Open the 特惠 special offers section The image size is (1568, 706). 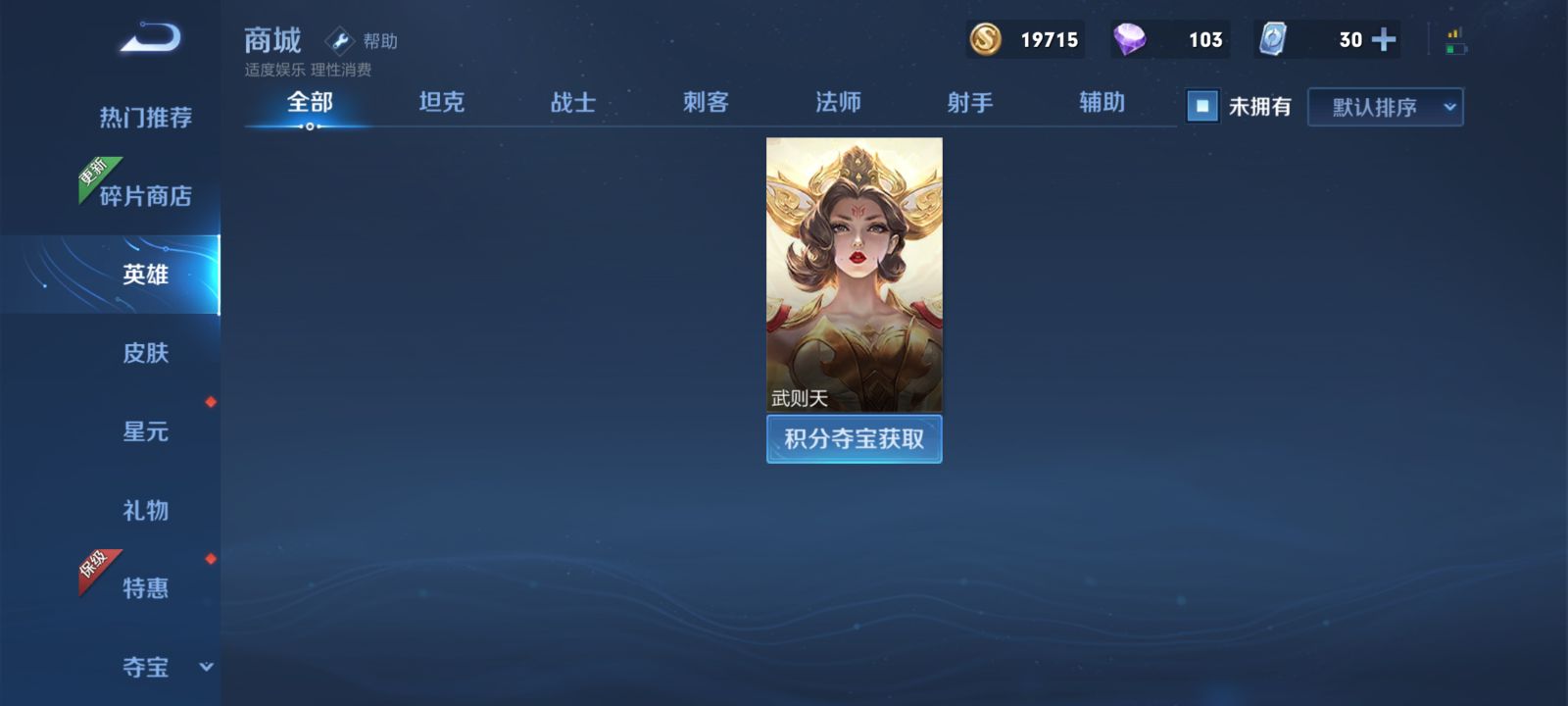(x=145, y=588)
